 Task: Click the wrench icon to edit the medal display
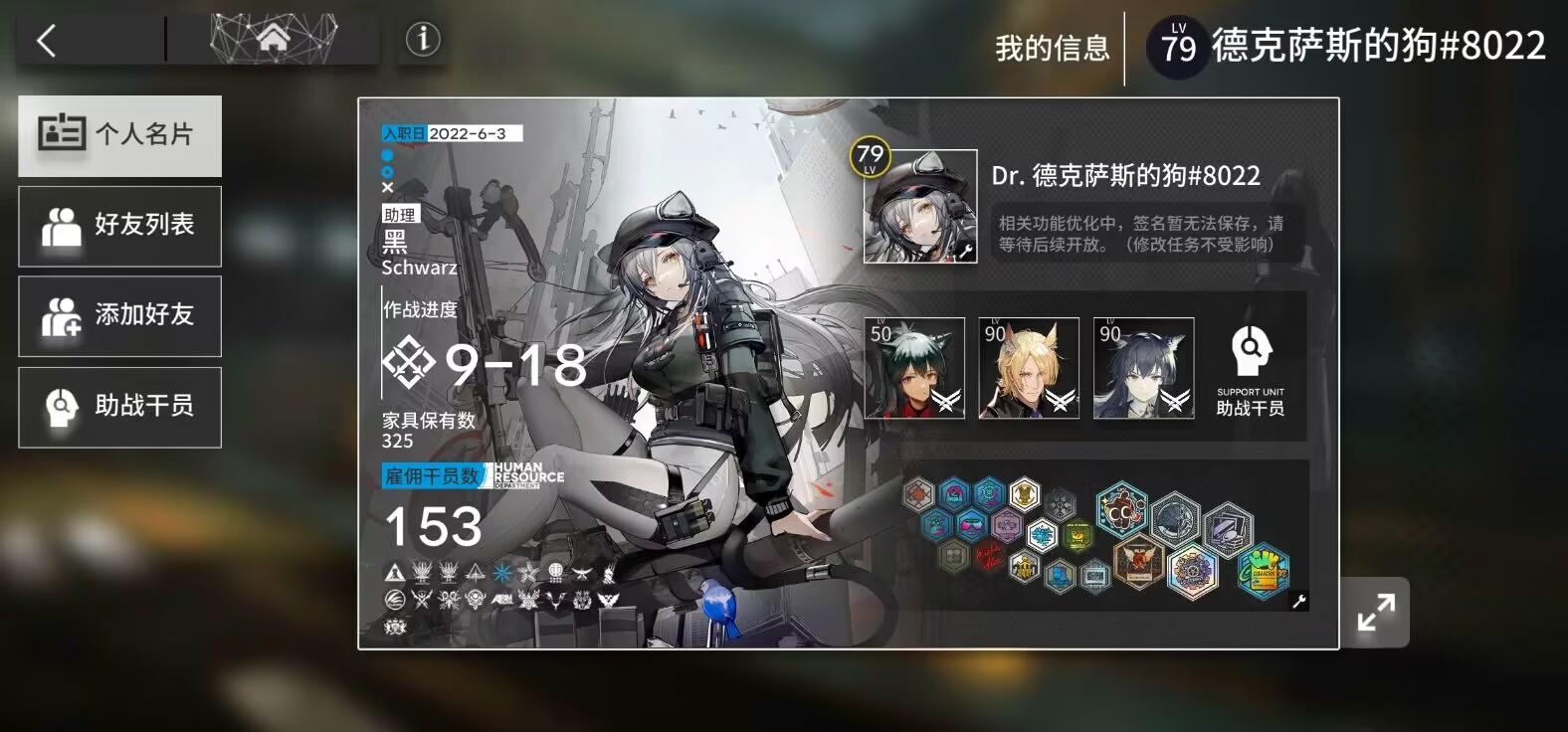[x=1300, y=600]
